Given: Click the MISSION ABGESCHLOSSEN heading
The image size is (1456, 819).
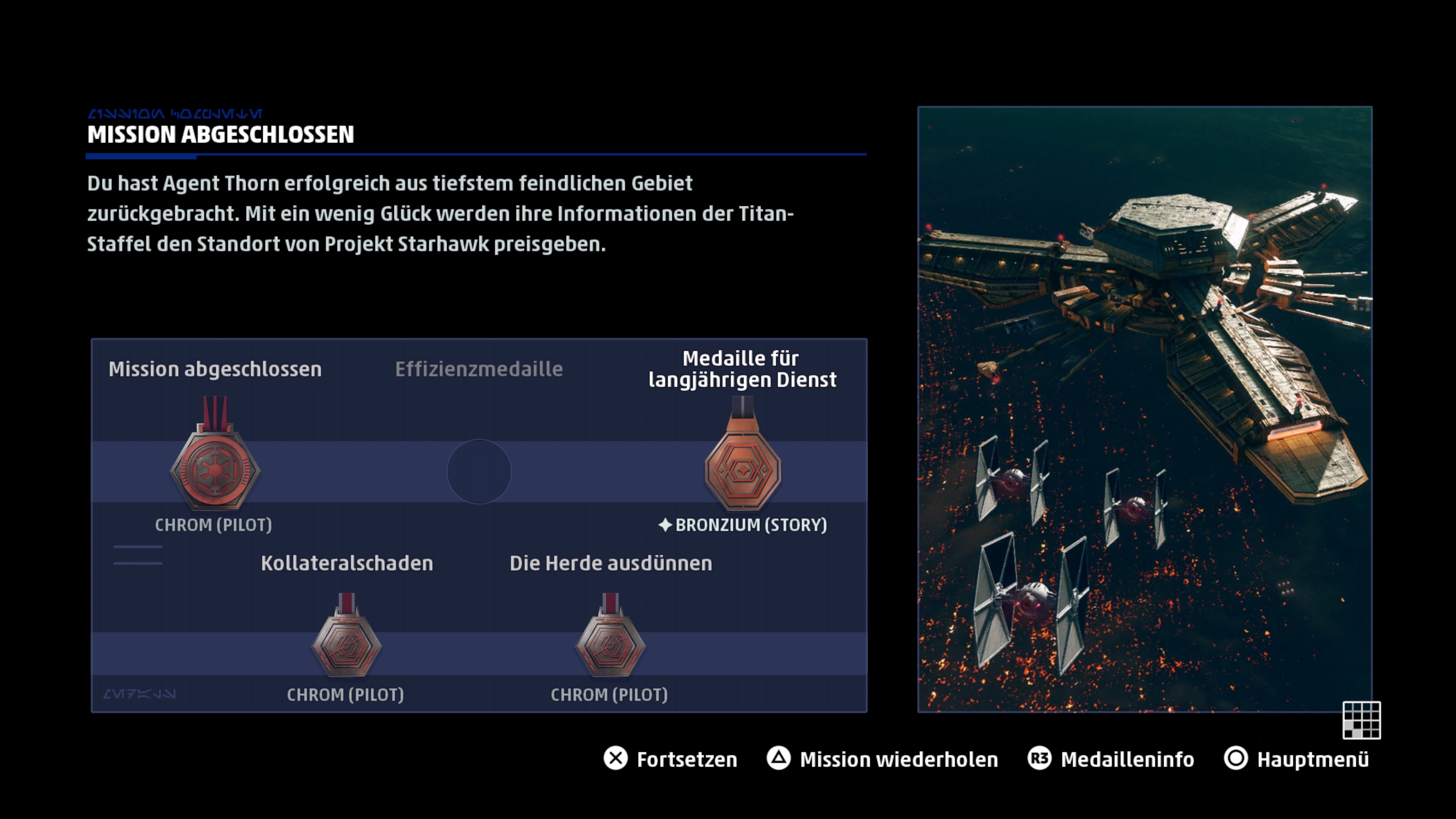Looking at the screenshot, I should 220,135.
